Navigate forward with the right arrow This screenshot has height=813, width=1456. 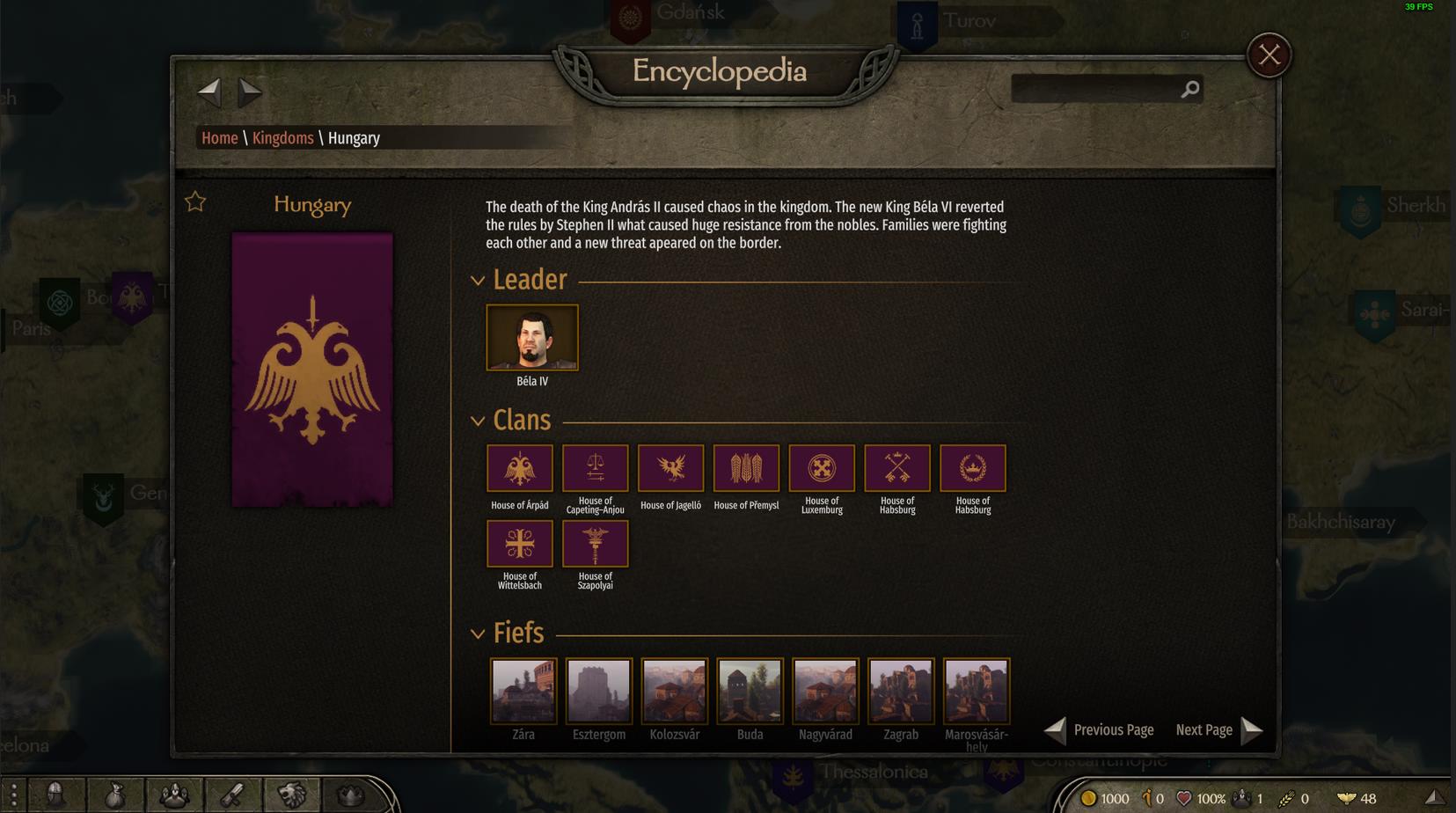pyautogui.click(x=250, y=90)
